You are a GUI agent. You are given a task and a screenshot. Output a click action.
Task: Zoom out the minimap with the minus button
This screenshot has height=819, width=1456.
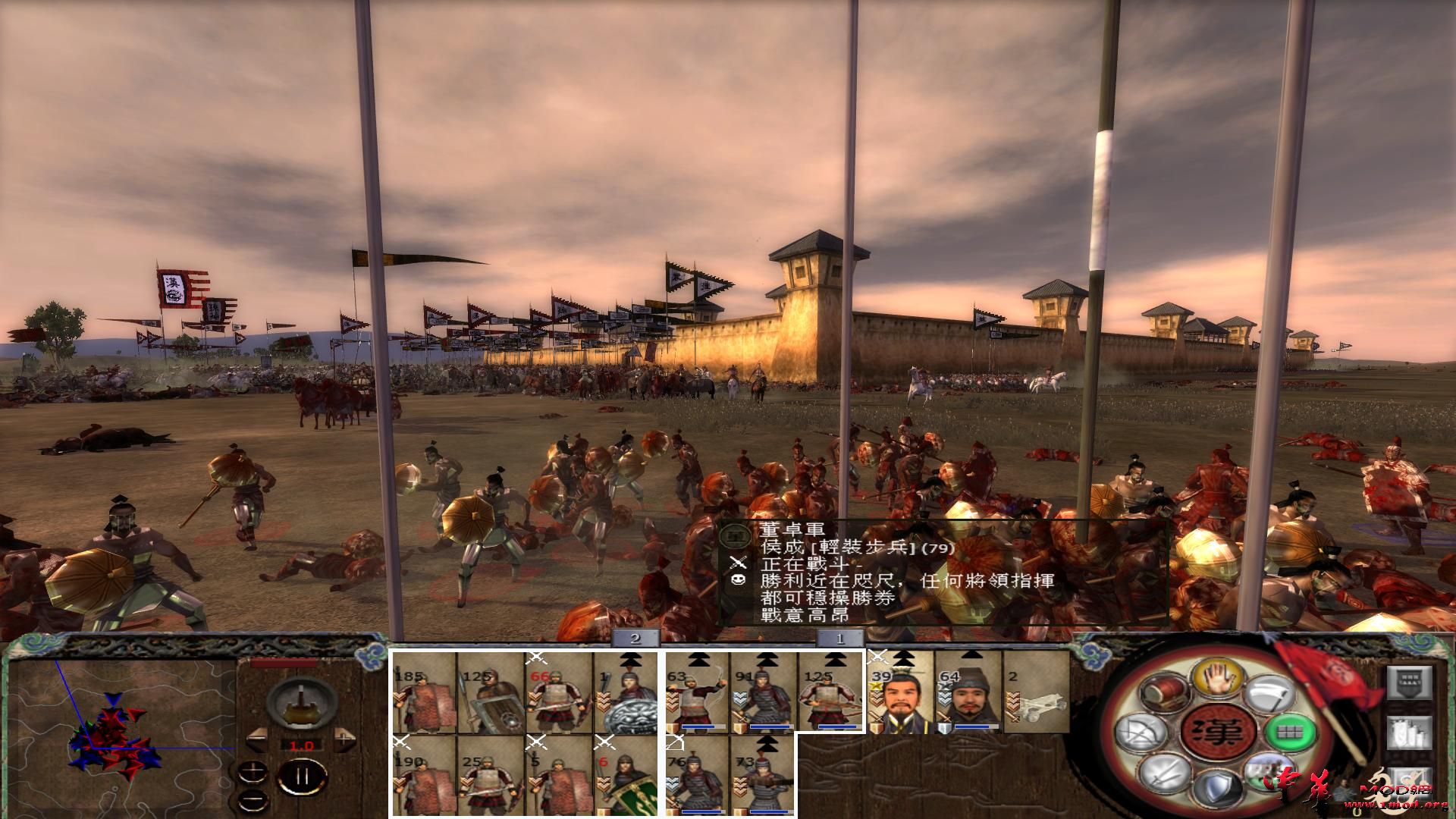coord(253,802)
